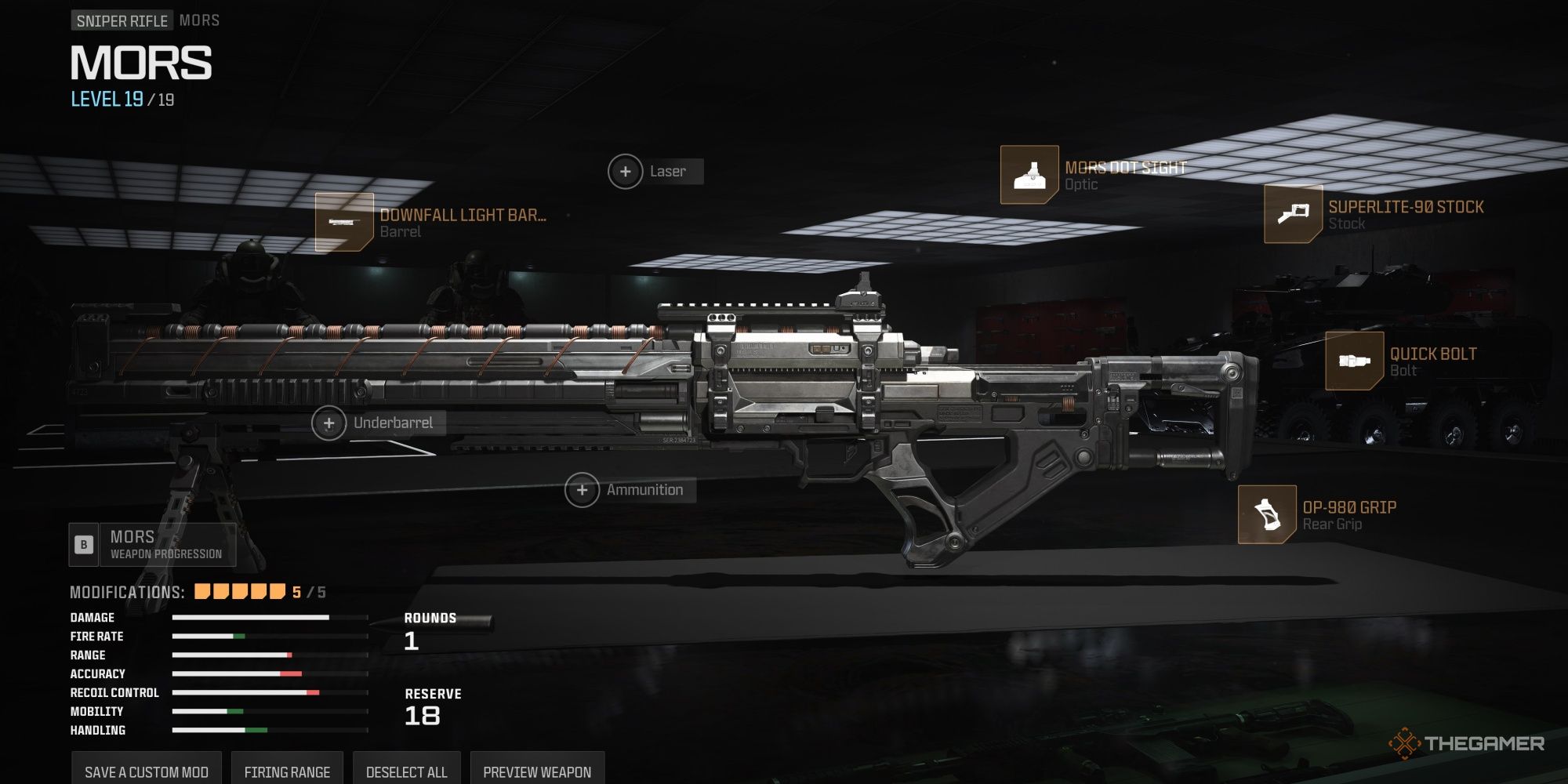Enter the Firing Range
Screen dimensions: 1568x784
pyautogui.click(x=287, y=771)
